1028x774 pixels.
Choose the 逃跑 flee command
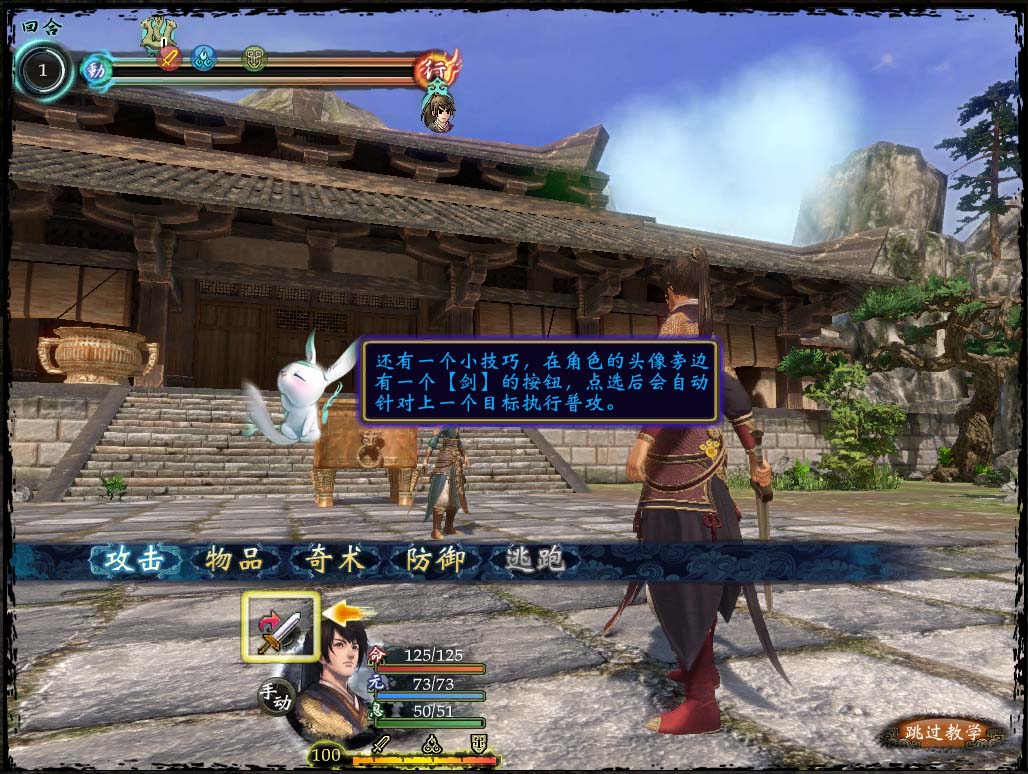tap(530, 560)
